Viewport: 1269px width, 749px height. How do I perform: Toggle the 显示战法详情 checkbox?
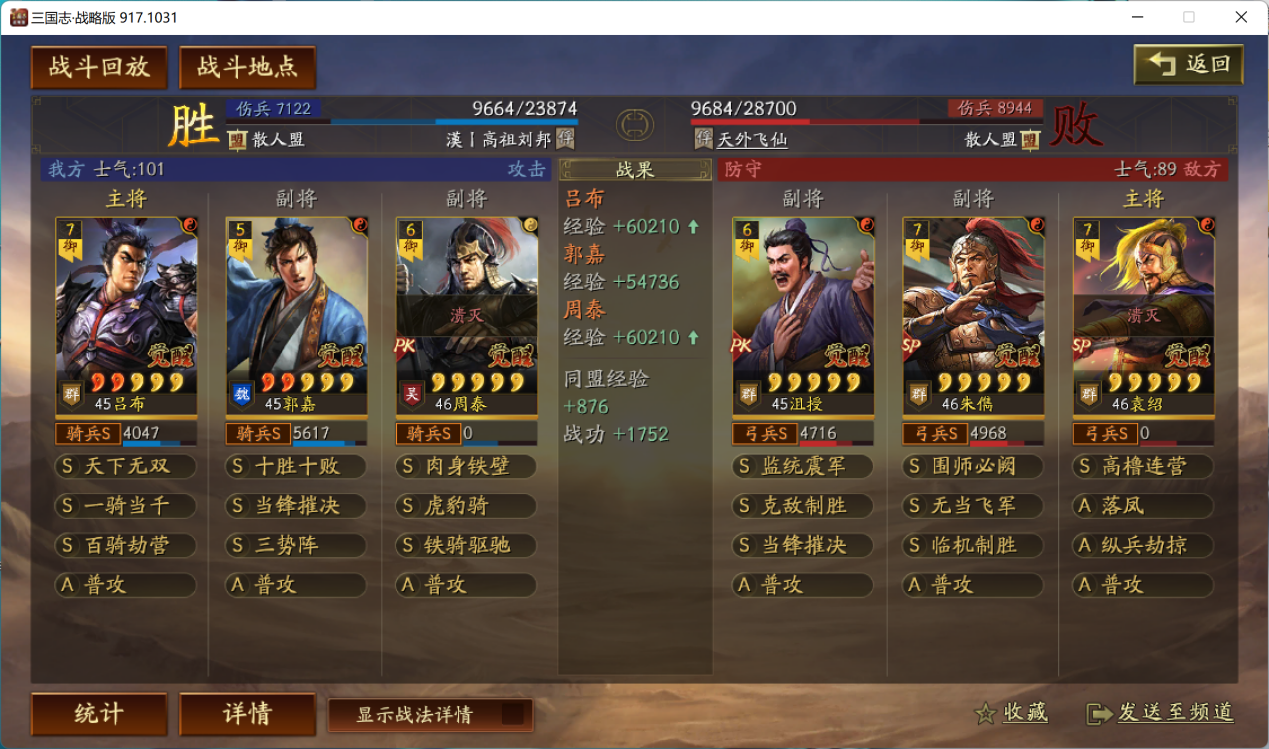point(512,714)
